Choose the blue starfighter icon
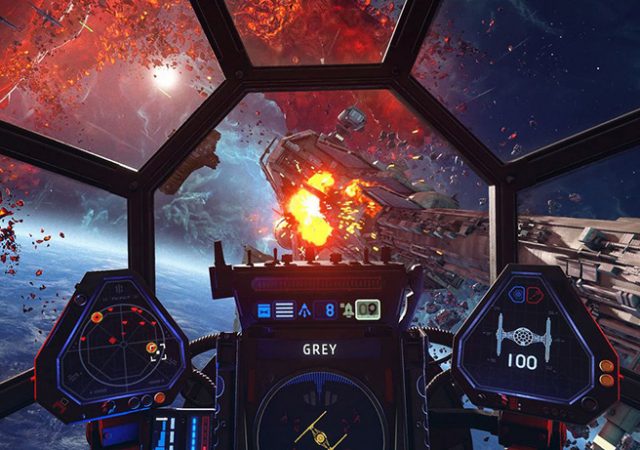This screenshot has width=640, height=450. [x=305, y=310]
